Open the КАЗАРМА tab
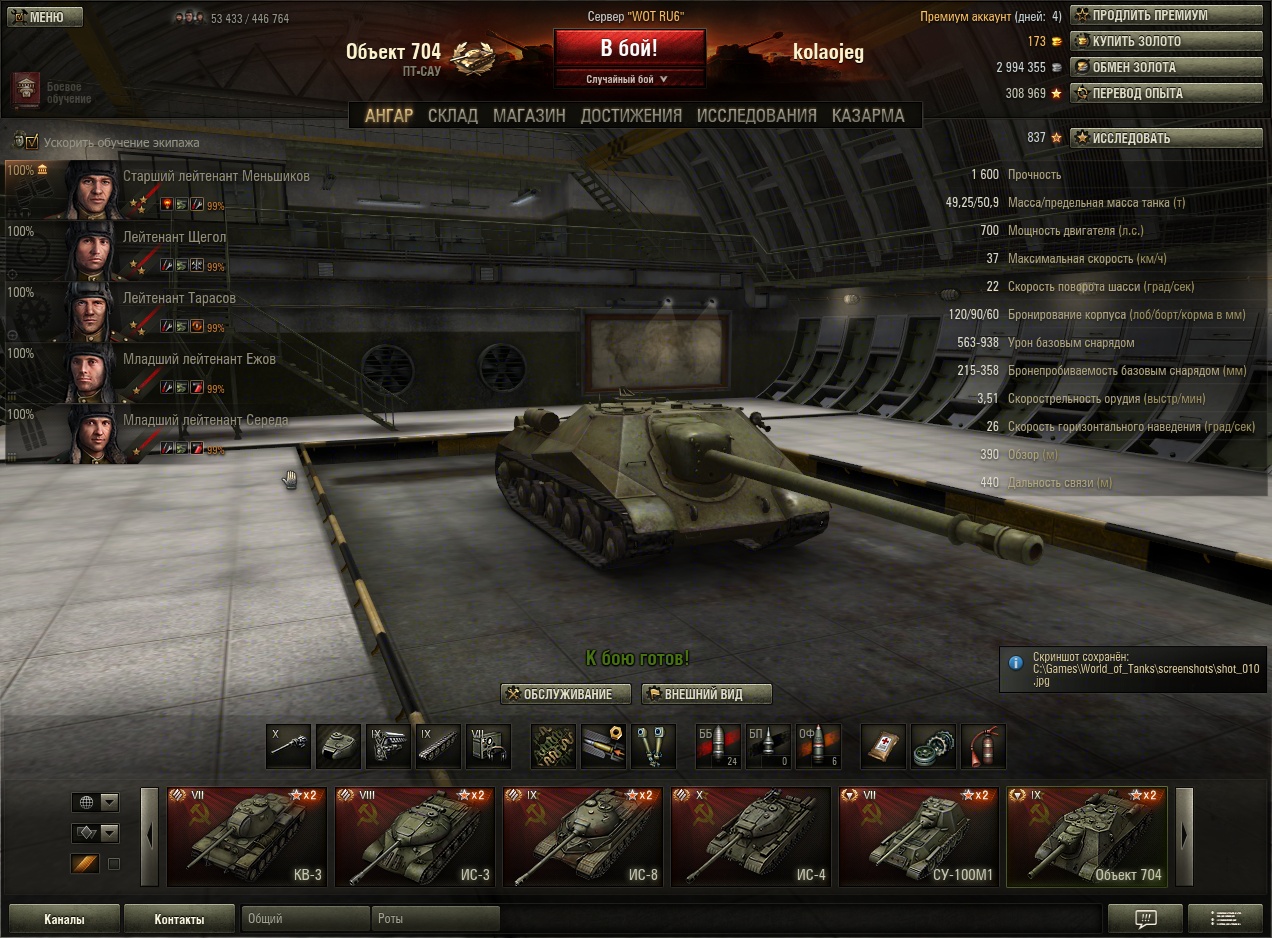Viewport: 1272px width, 938px height. pos(868,116)
